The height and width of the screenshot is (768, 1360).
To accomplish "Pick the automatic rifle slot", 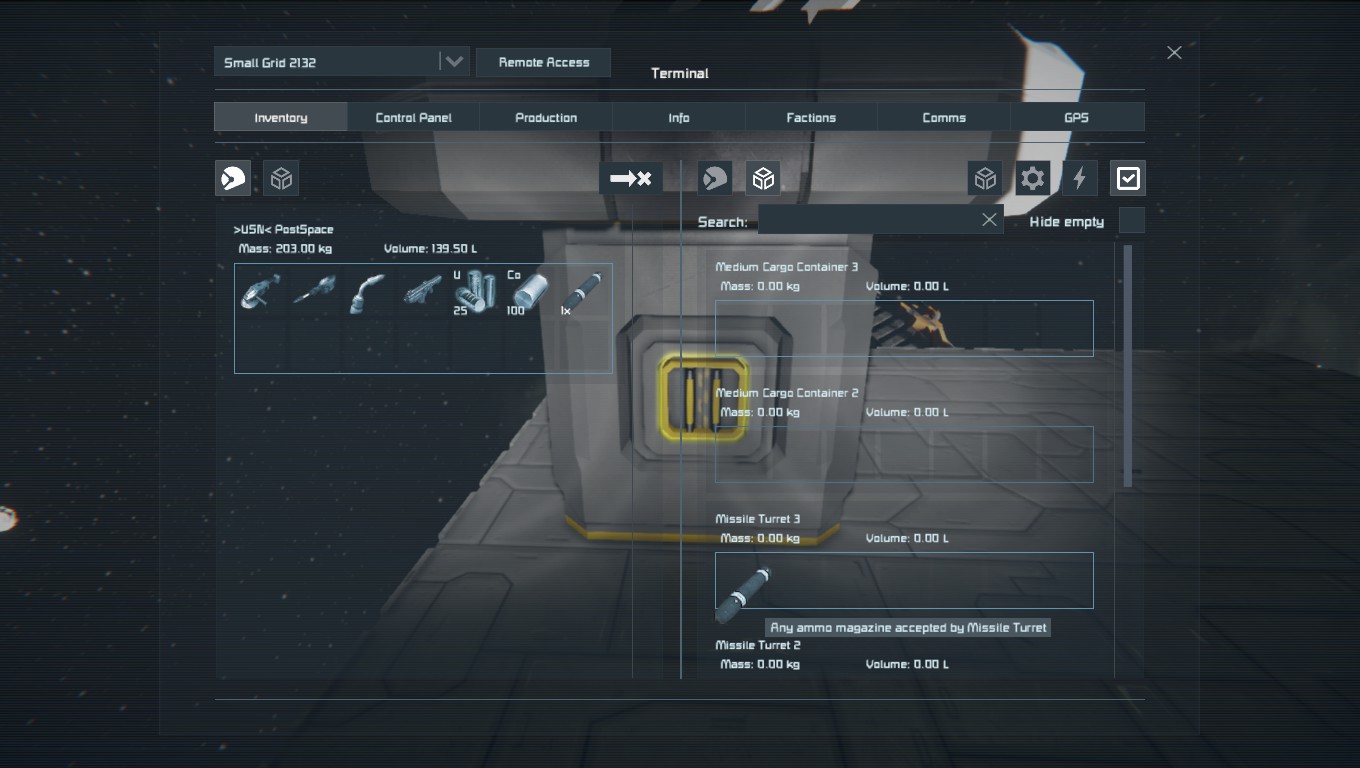I will click(x=422, y=292).
